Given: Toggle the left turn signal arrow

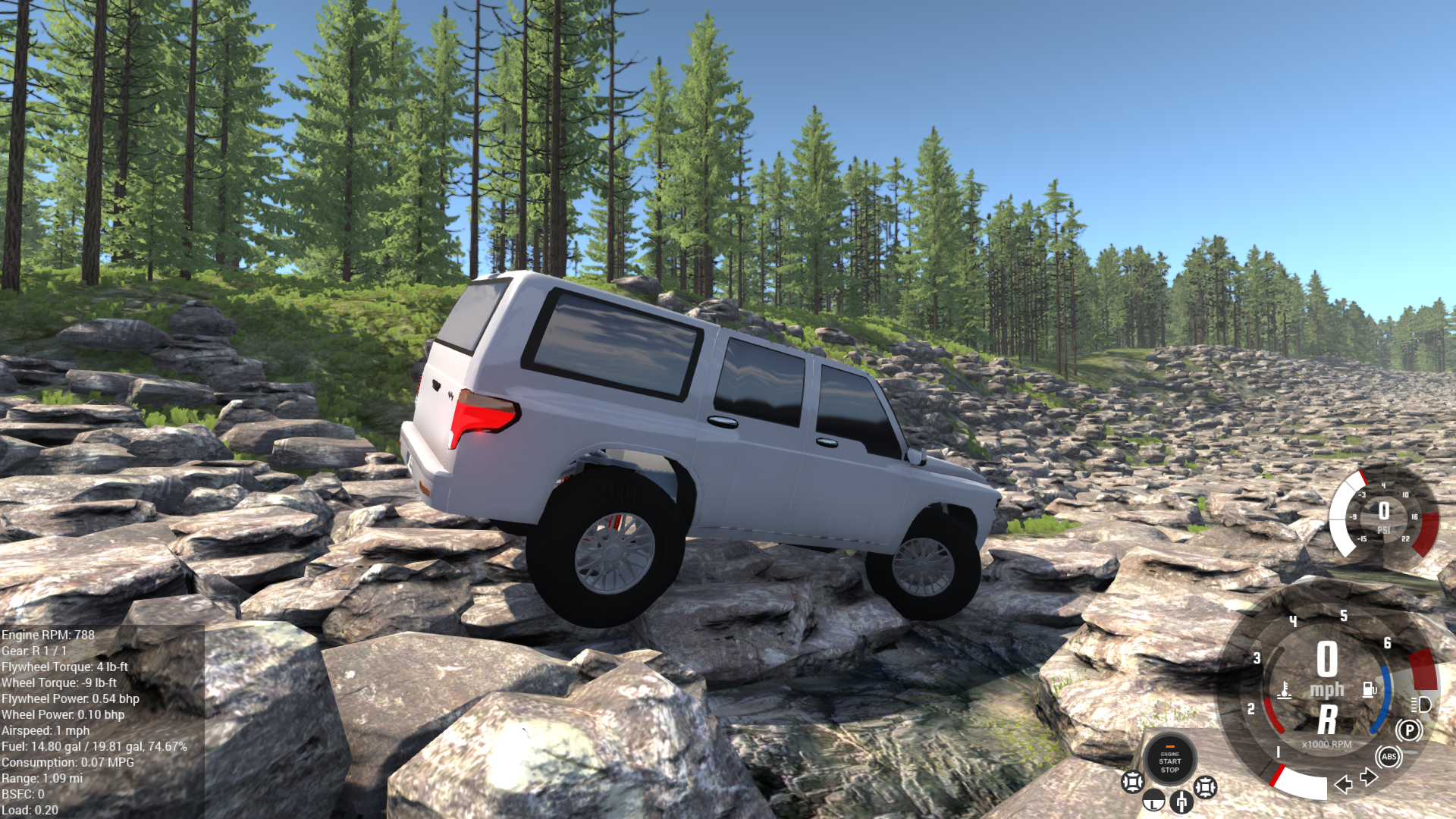Looking at the screenshot, I should click(x=1344, y=785).
